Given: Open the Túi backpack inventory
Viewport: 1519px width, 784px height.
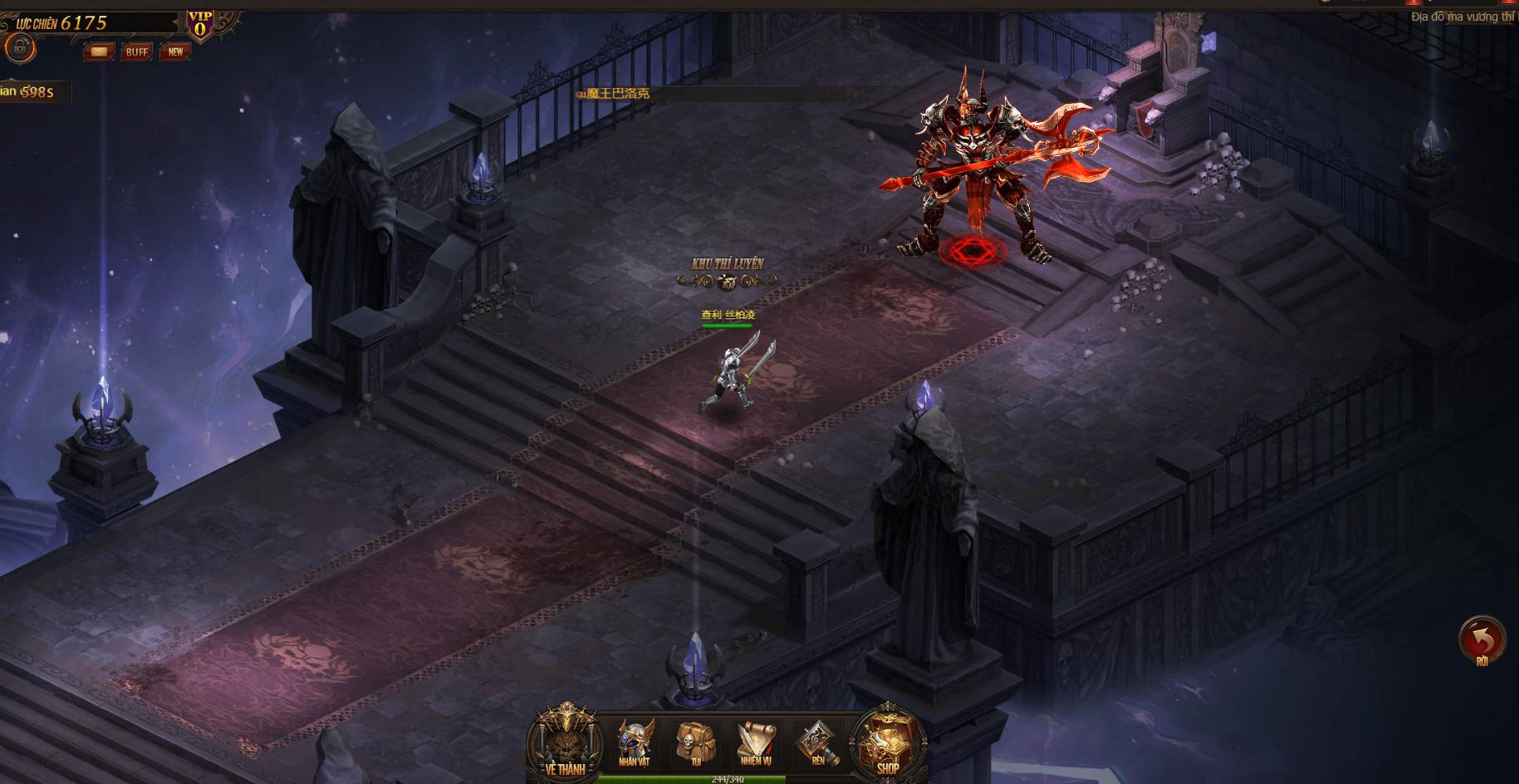Looking at the screenshot, I should pyautogui.click(x=695, y=742).
